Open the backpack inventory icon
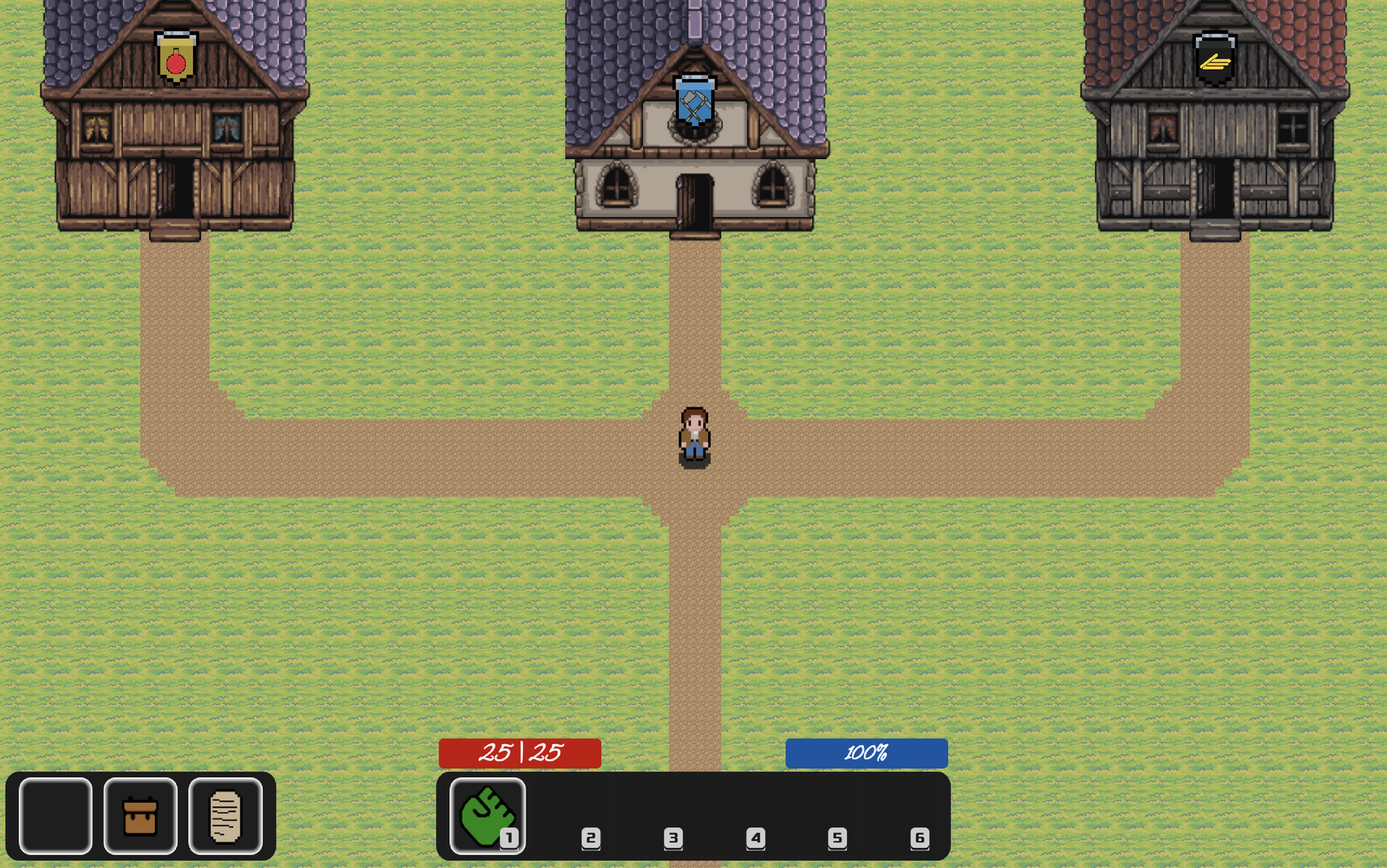Image resolution: width=1387 pixels, height=868 pixels. coord(139,815)
